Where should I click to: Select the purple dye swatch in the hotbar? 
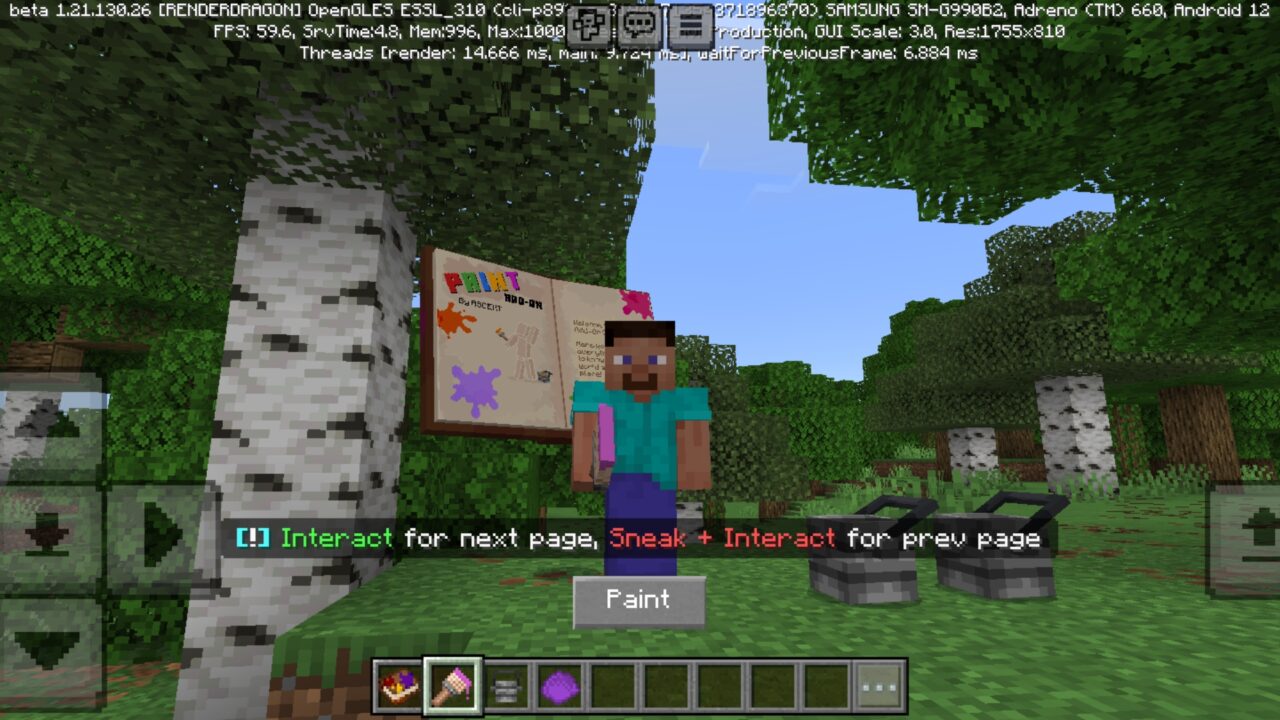tap(561, 684)
